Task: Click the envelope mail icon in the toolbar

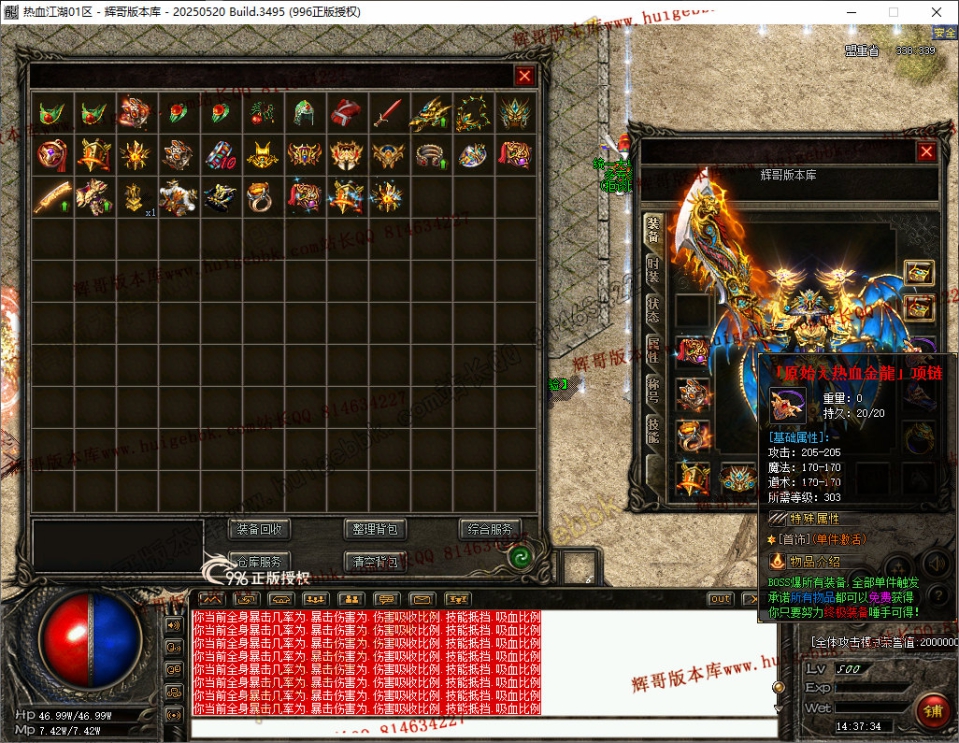Action: [420, 599]
